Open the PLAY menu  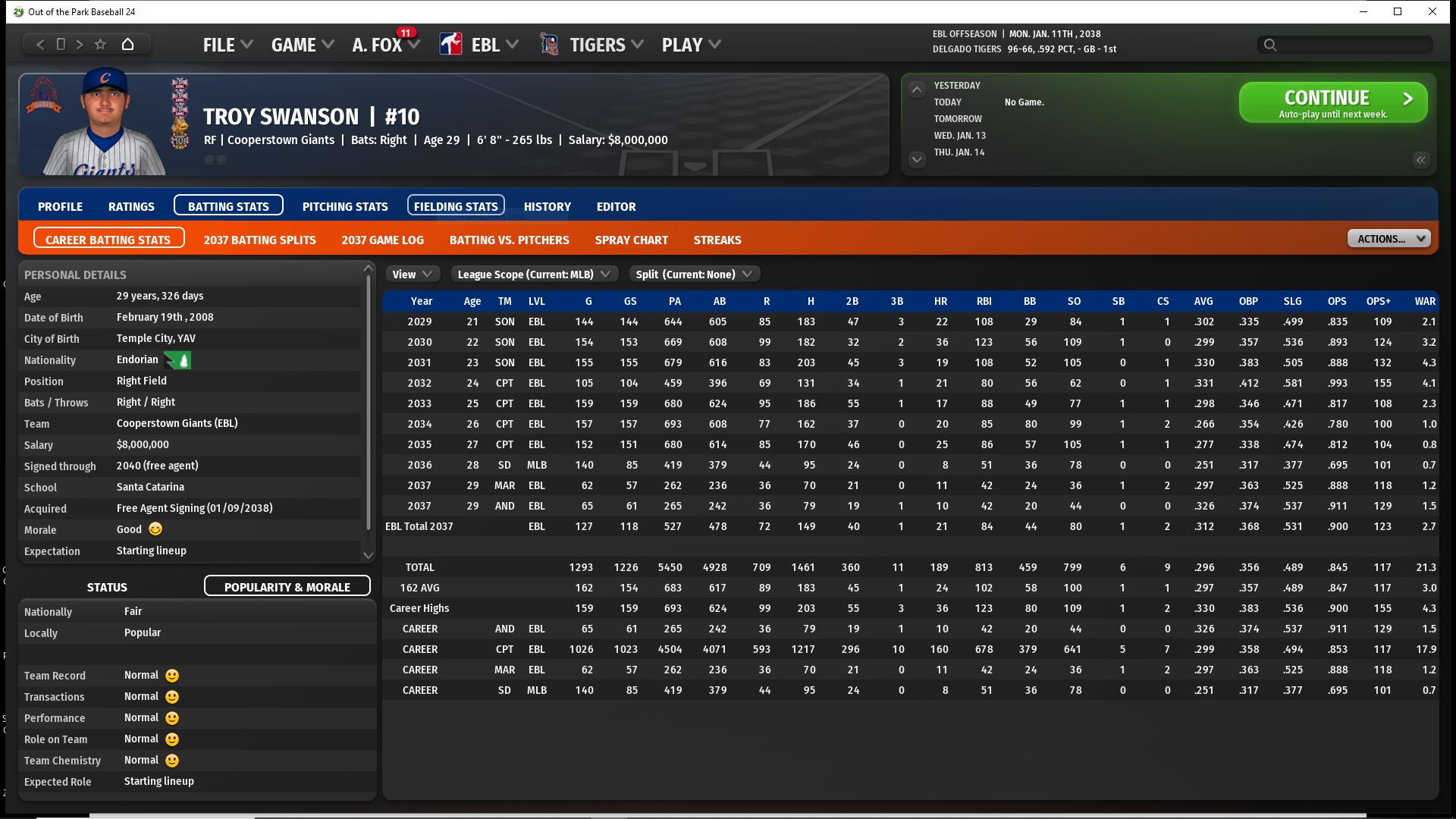[x=690, y=45]
